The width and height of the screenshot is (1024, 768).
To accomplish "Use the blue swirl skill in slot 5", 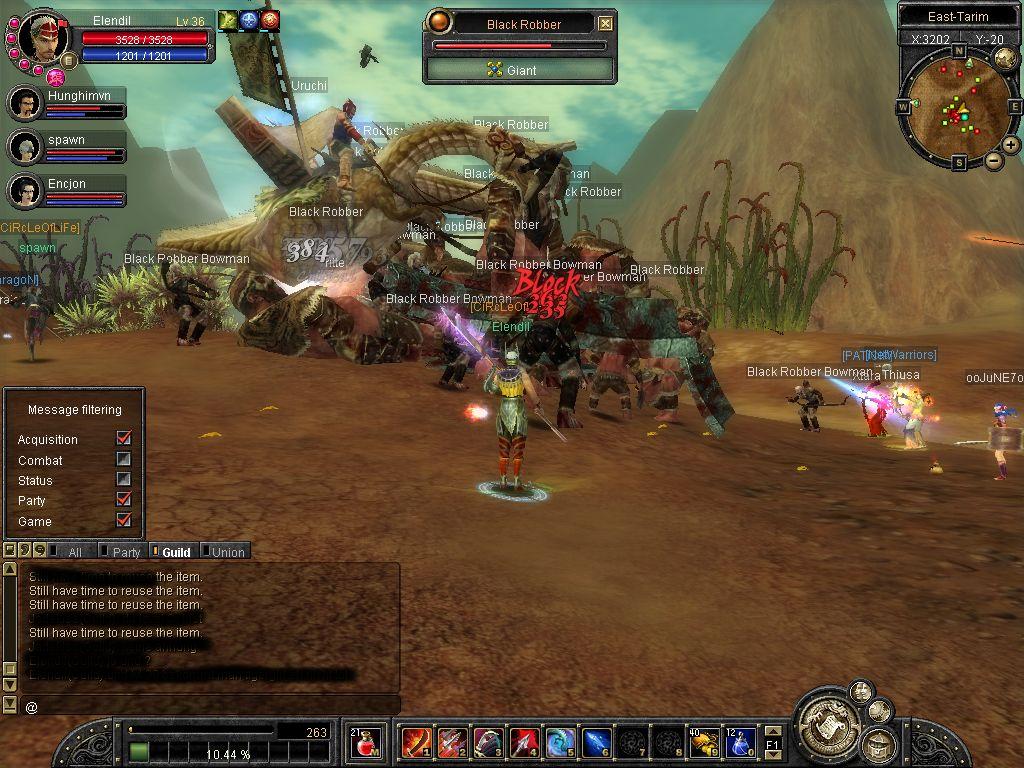I will pyautogui.click(x=561, y=744).
